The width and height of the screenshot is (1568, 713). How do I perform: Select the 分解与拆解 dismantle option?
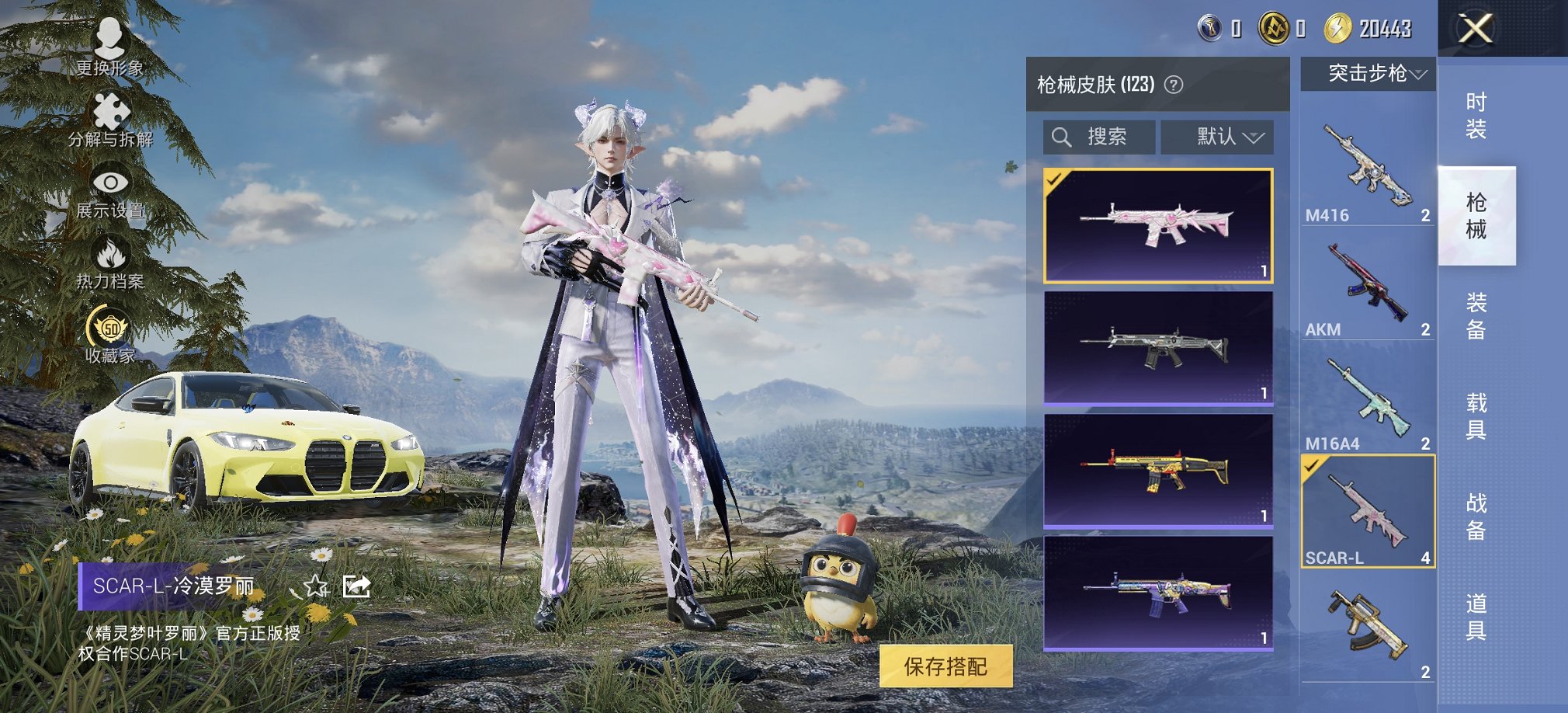point(113,117)
